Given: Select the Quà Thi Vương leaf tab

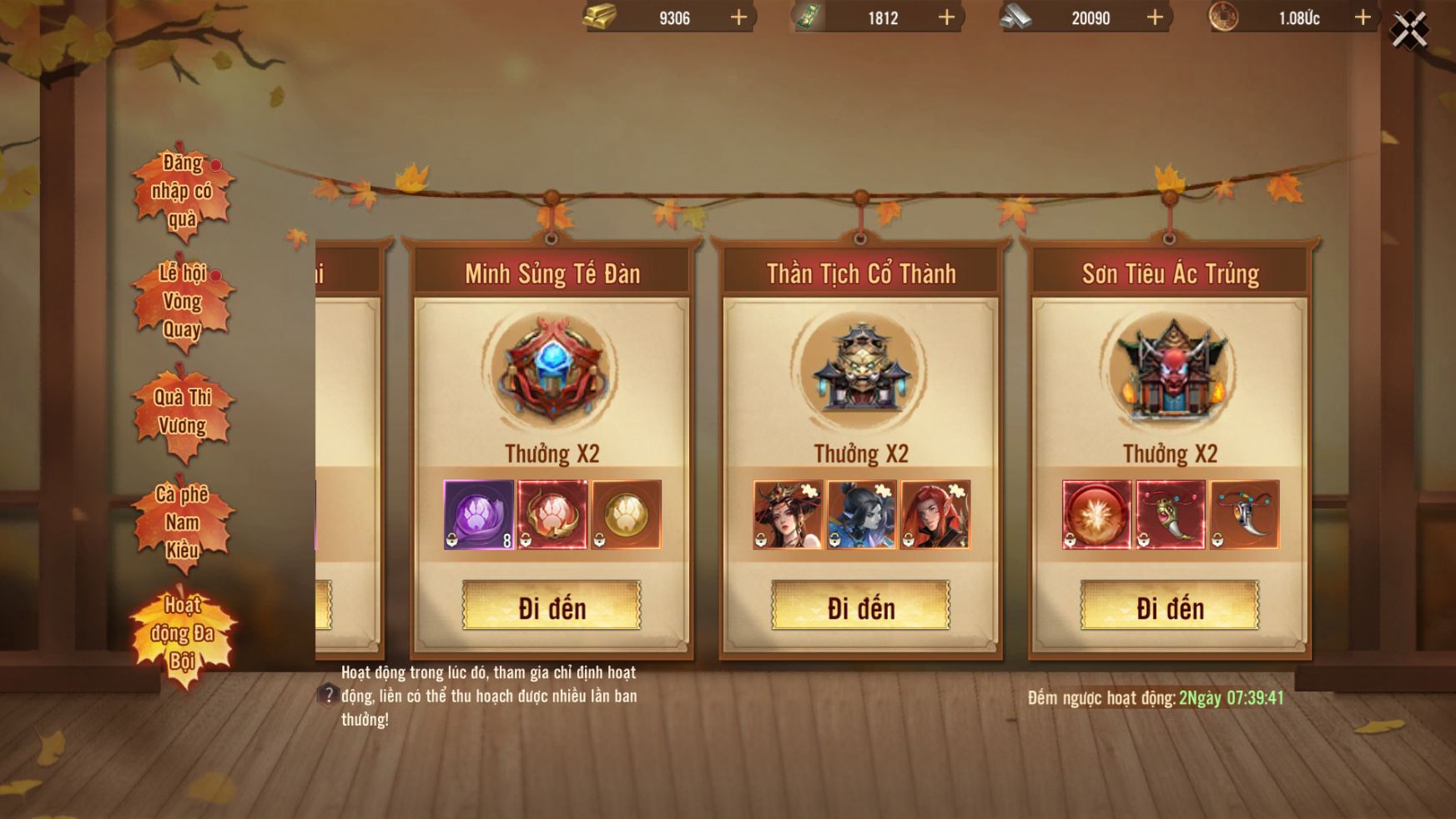Looking at the screenshot, I should click(182, 412).
